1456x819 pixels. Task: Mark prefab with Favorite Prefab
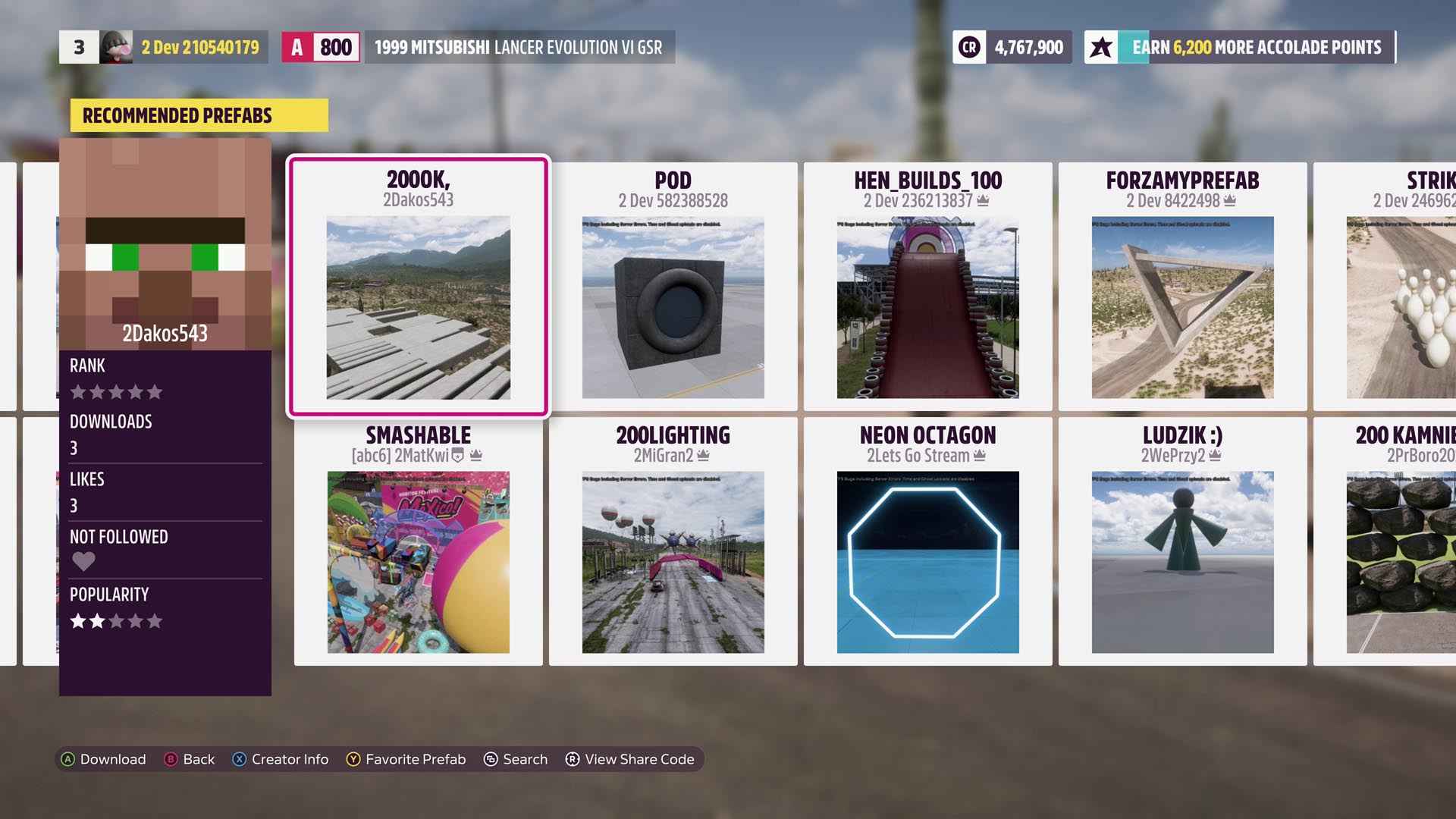click(x=406, y=759)
